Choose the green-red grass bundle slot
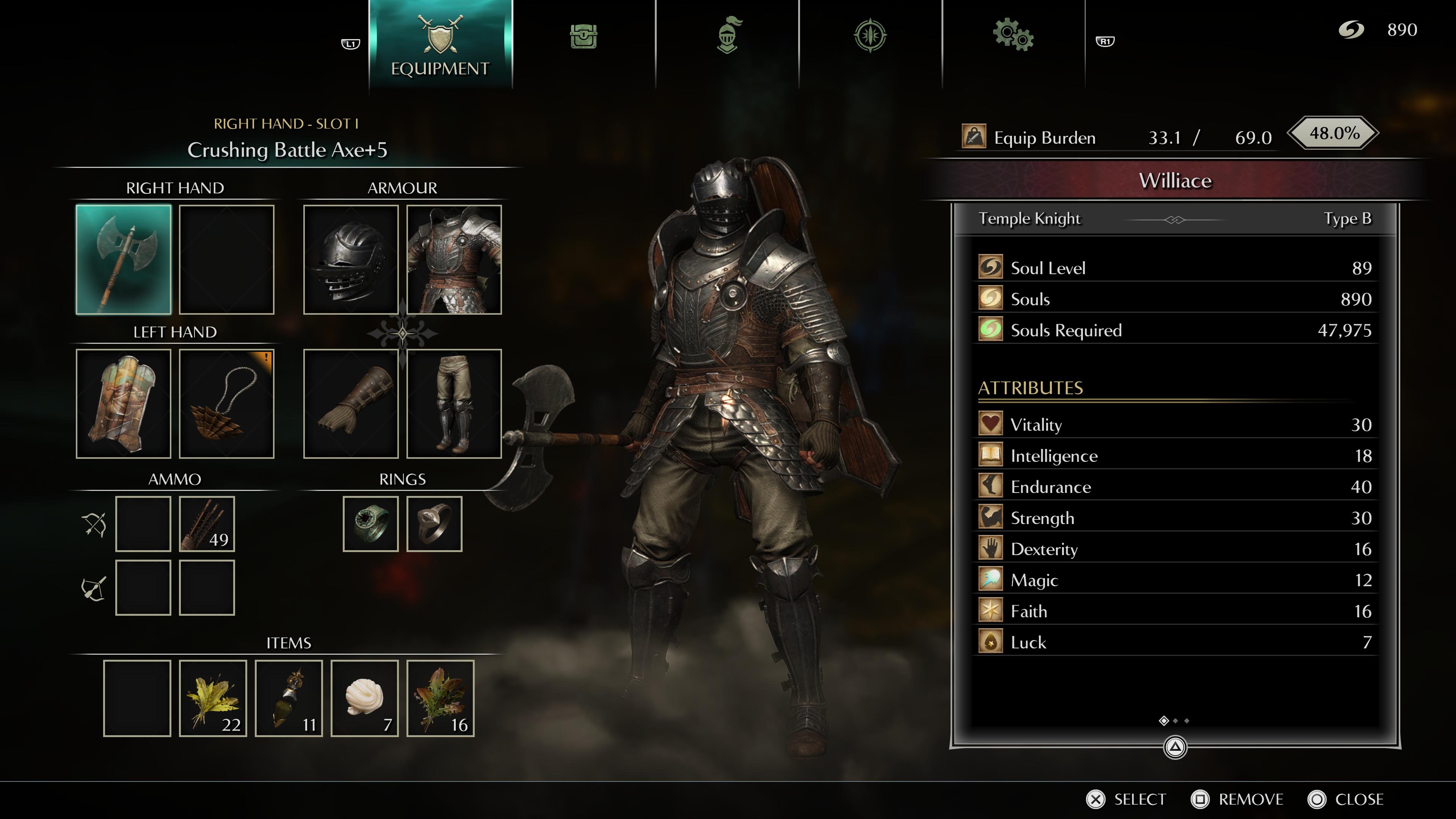This screenshot has width=1456, height=819. click(x=440, y=698)
